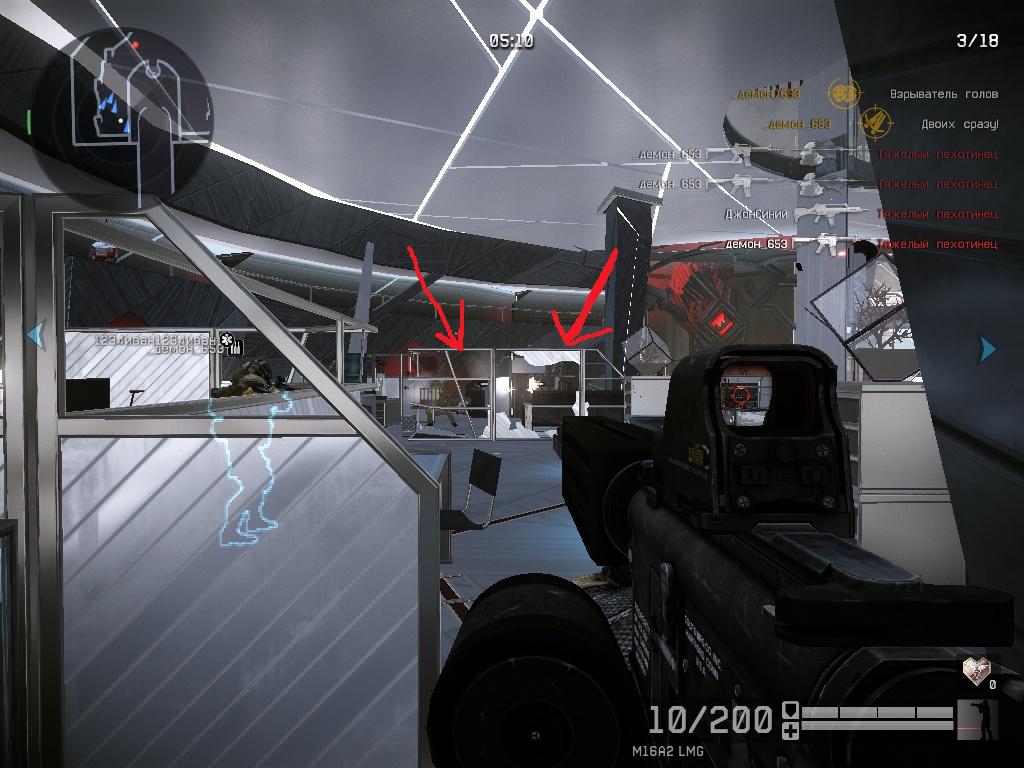Click the soldier stance silhouette icon
This screenshot has height=768, width=1024.
(978, 719)
